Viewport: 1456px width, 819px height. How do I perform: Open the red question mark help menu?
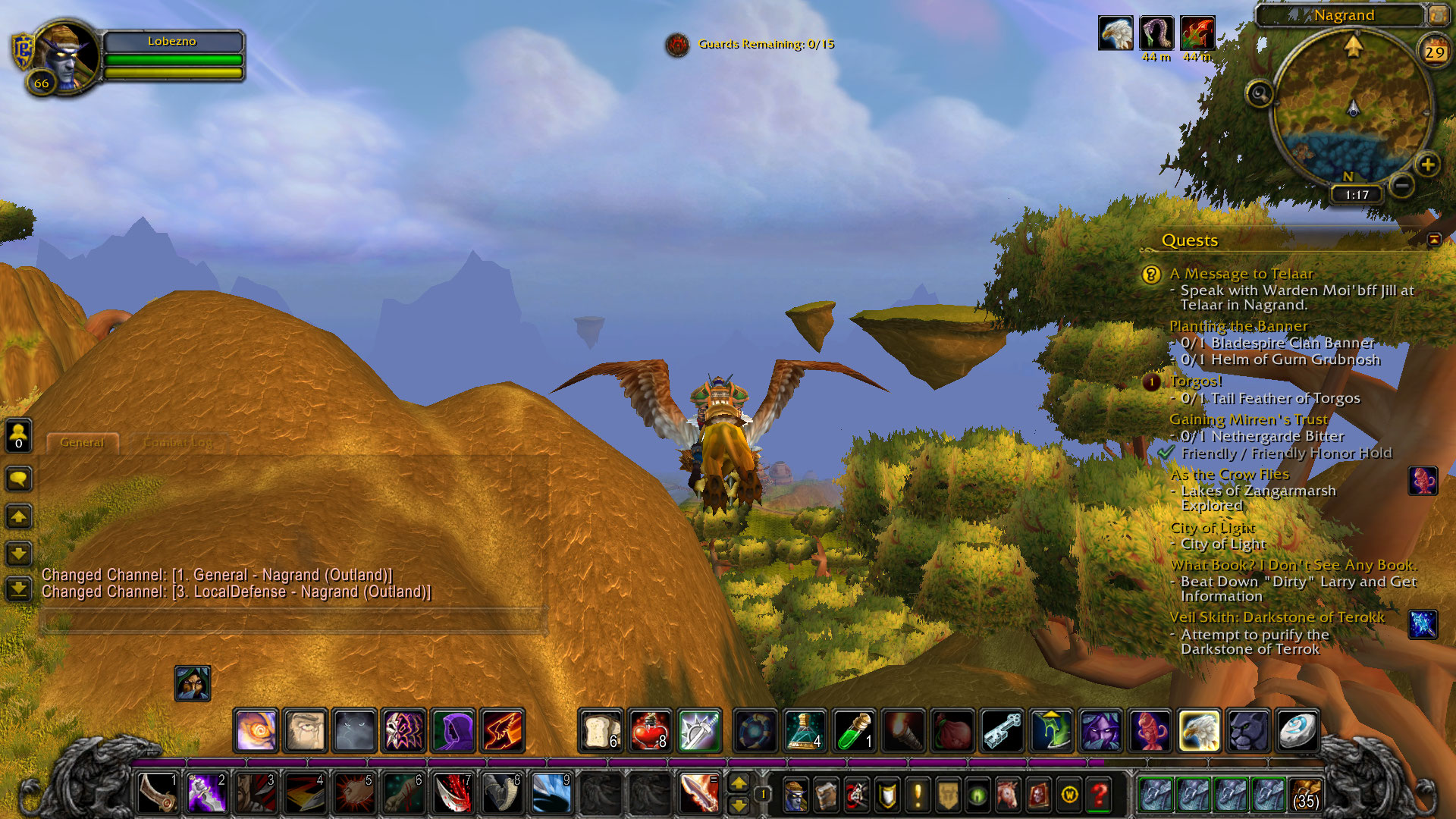tap(1099, 795)
